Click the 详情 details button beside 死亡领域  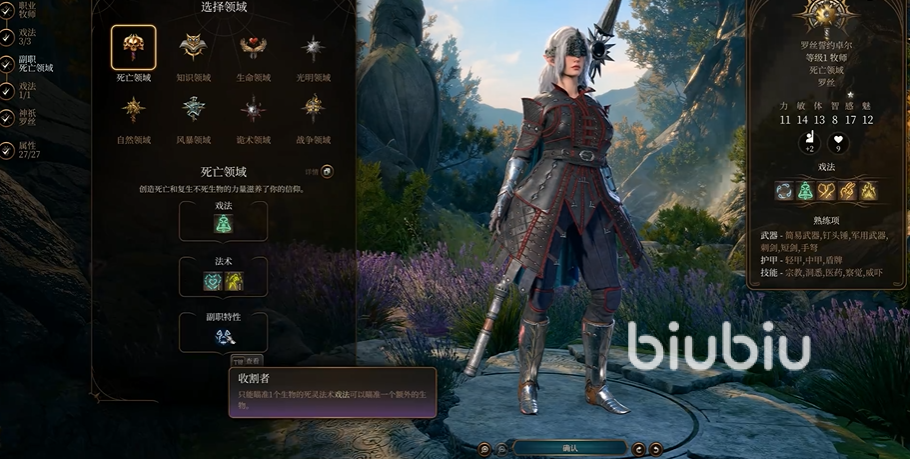(x=327, y=170)
